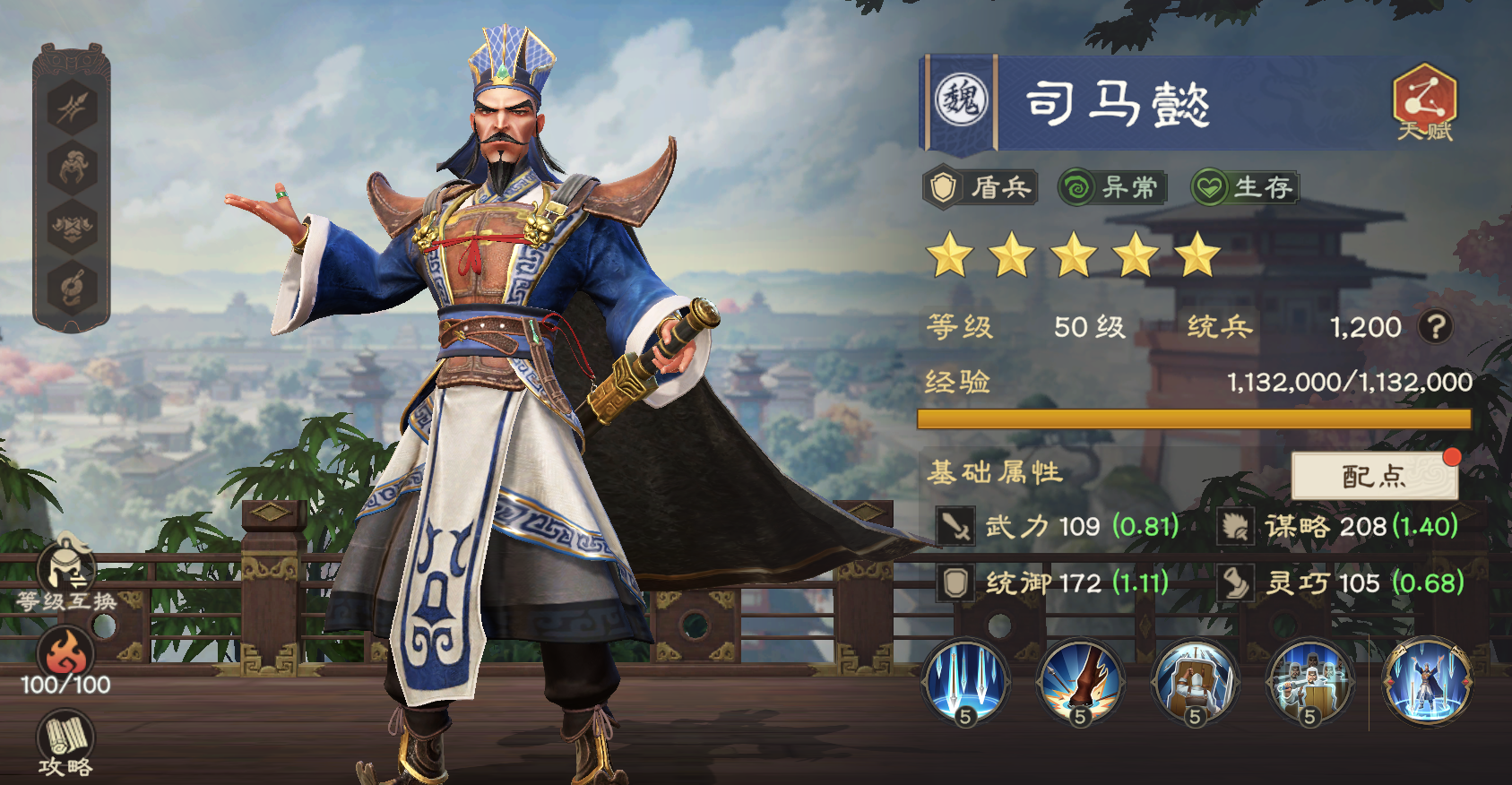Select the soldiers formation skill icon

tap(1309, 684)
